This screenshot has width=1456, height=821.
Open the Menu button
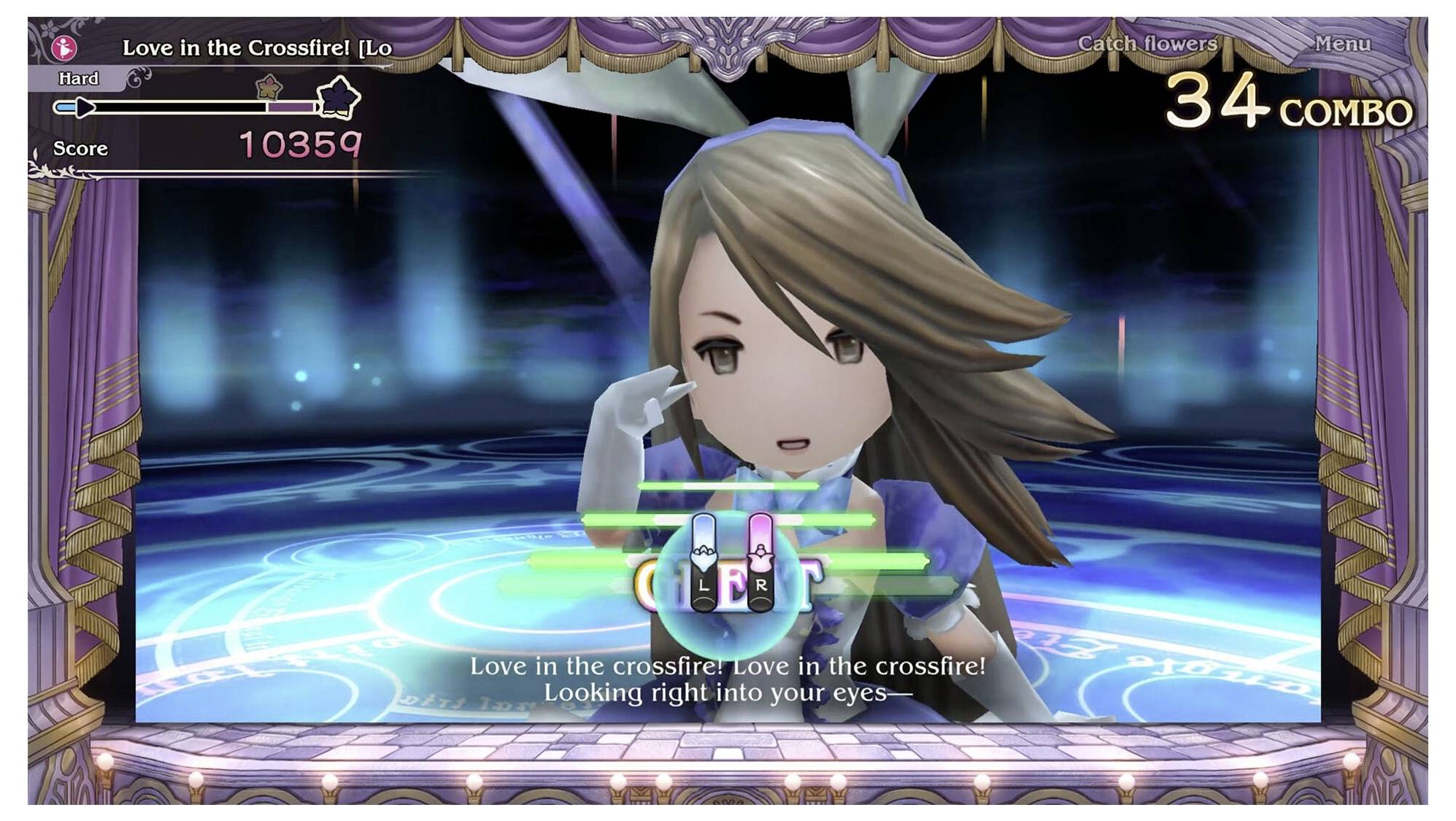[x=1341, y=44]
